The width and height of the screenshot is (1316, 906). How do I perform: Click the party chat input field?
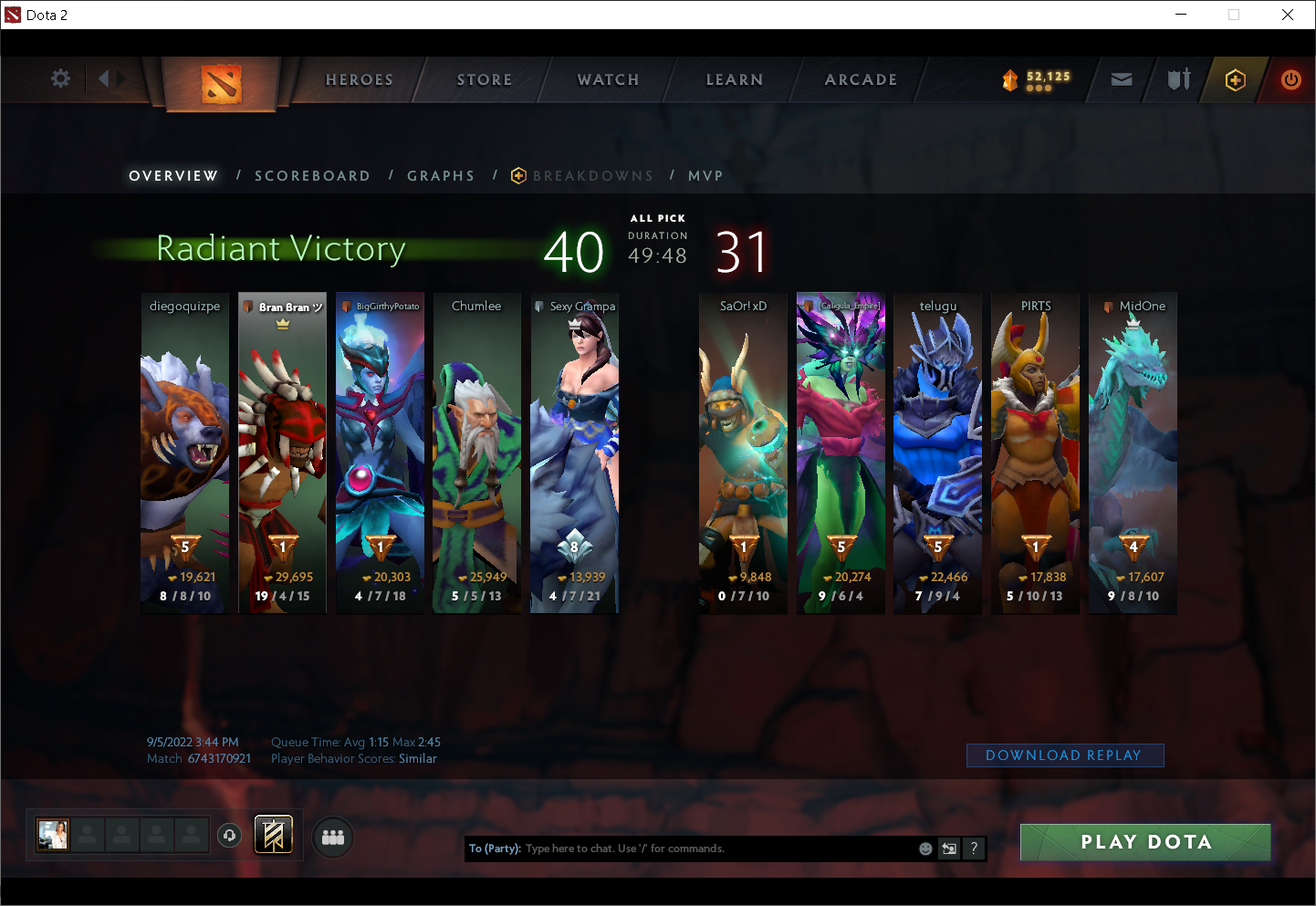pos(712,849)
